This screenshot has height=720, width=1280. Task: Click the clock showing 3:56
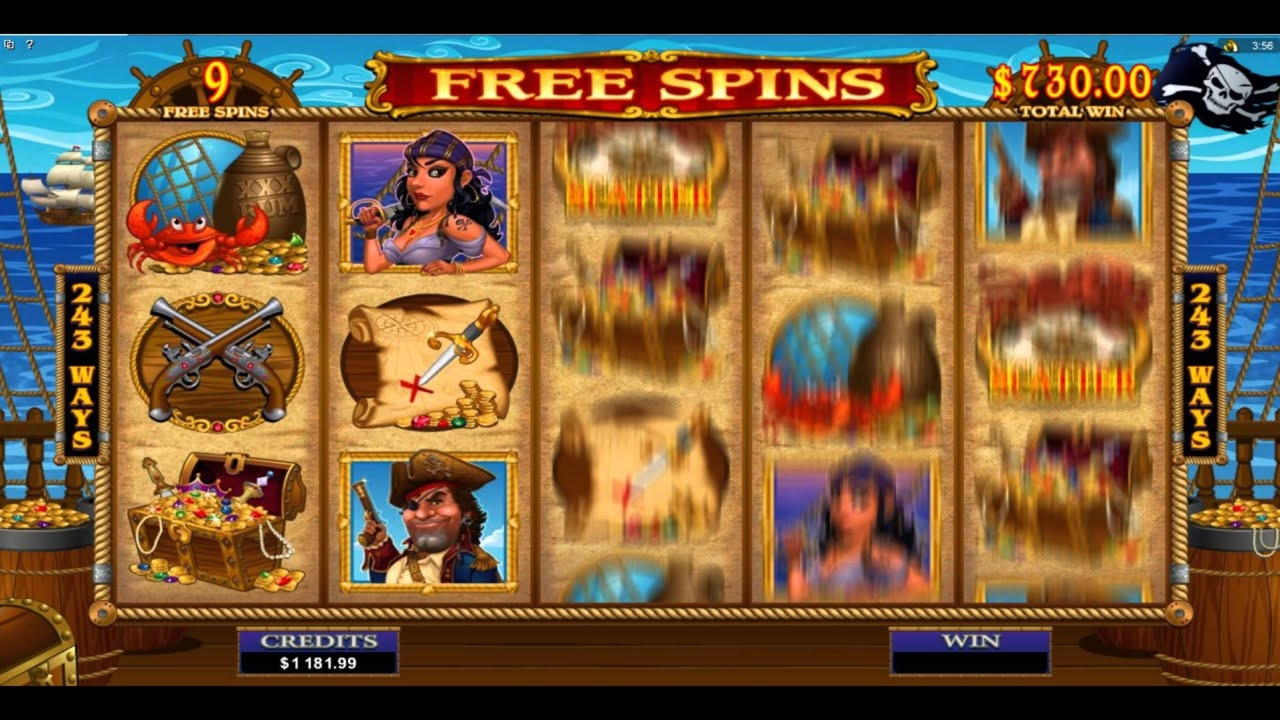1262,45
